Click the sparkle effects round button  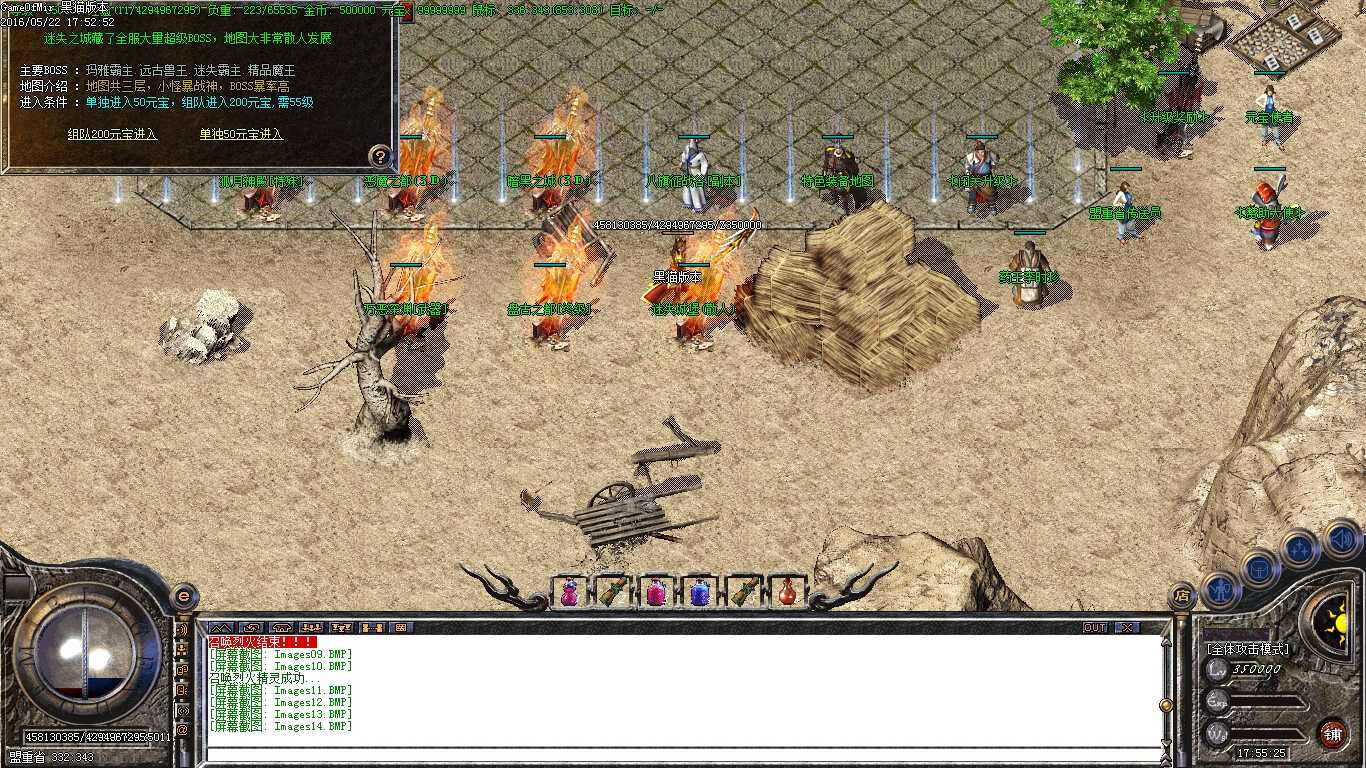pos(1298,547)
